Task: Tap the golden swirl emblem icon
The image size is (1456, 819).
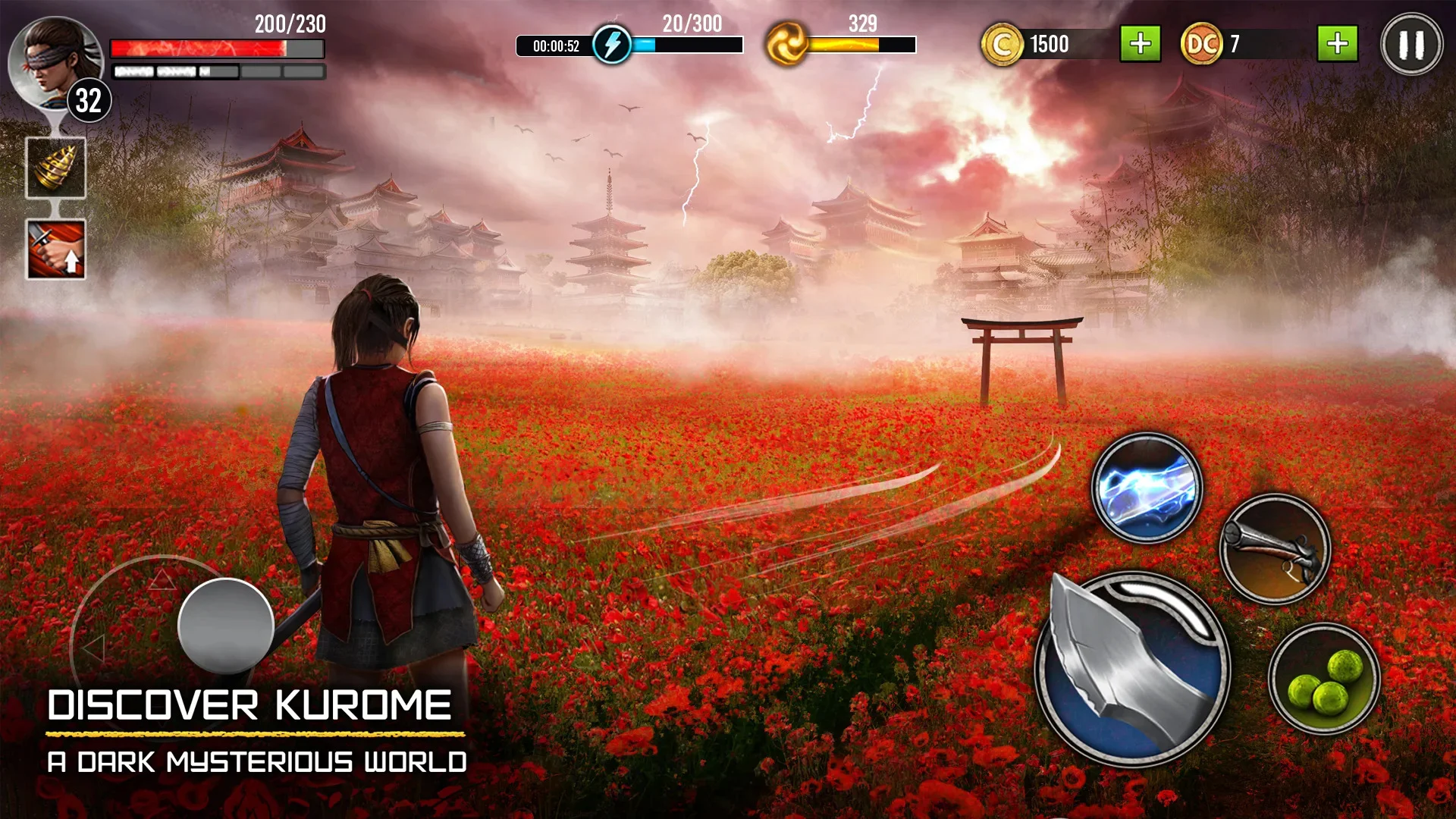Action: [786, 44]
